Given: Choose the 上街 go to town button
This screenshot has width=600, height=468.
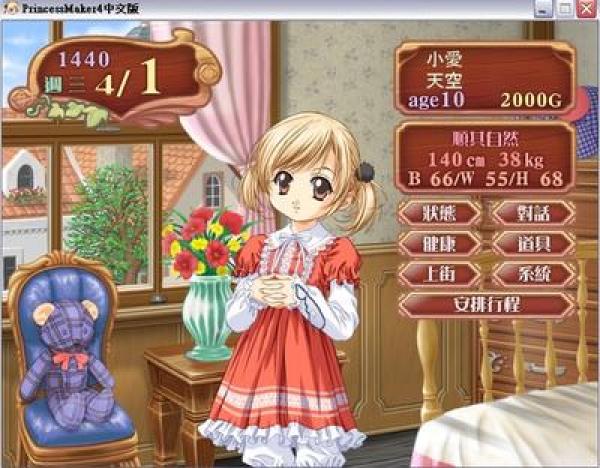Looking at the screenshot, I should click(439, 274).
